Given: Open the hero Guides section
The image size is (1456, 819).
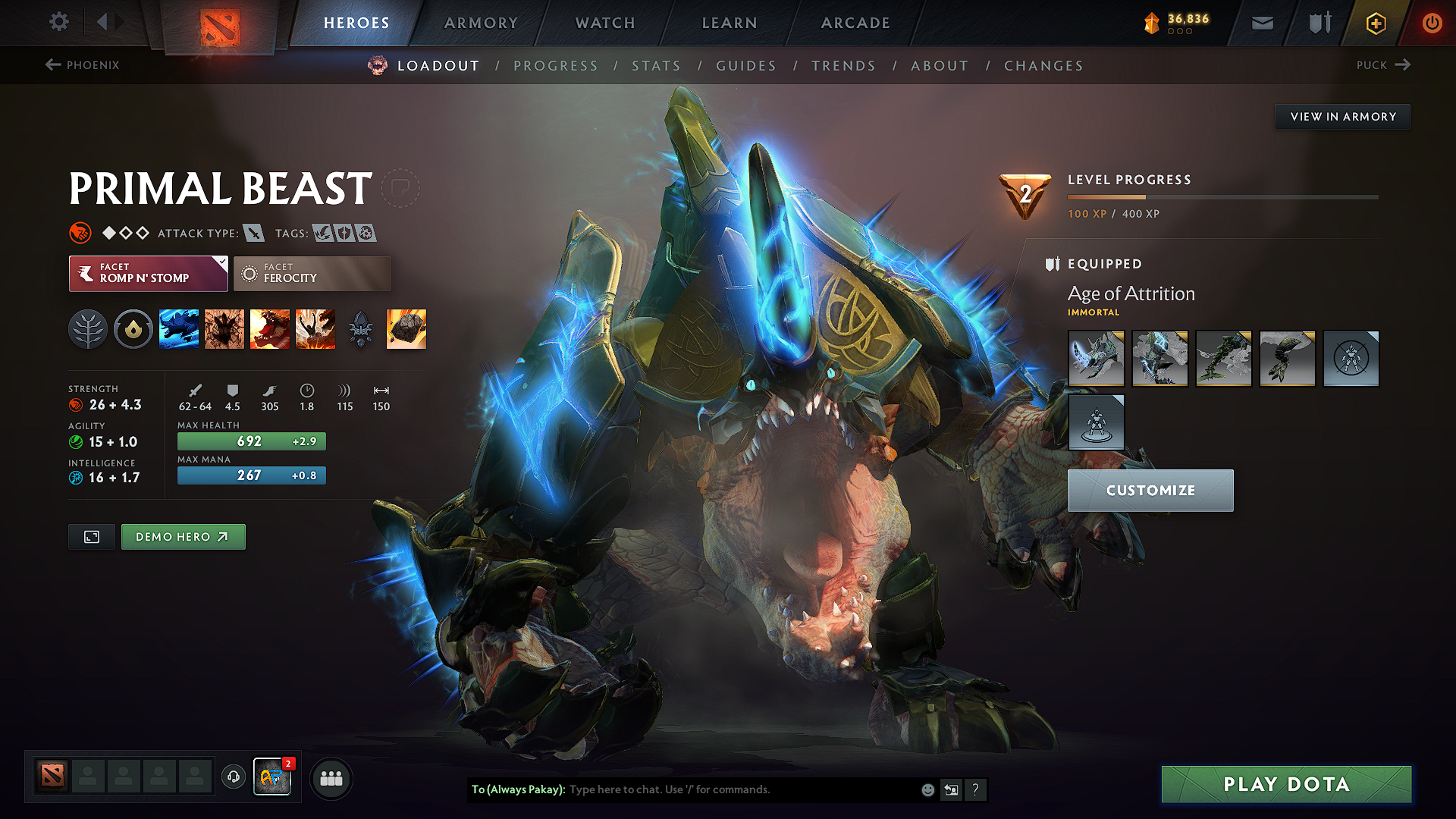Looking at the screenshot, I should click(x=746, y=66).
